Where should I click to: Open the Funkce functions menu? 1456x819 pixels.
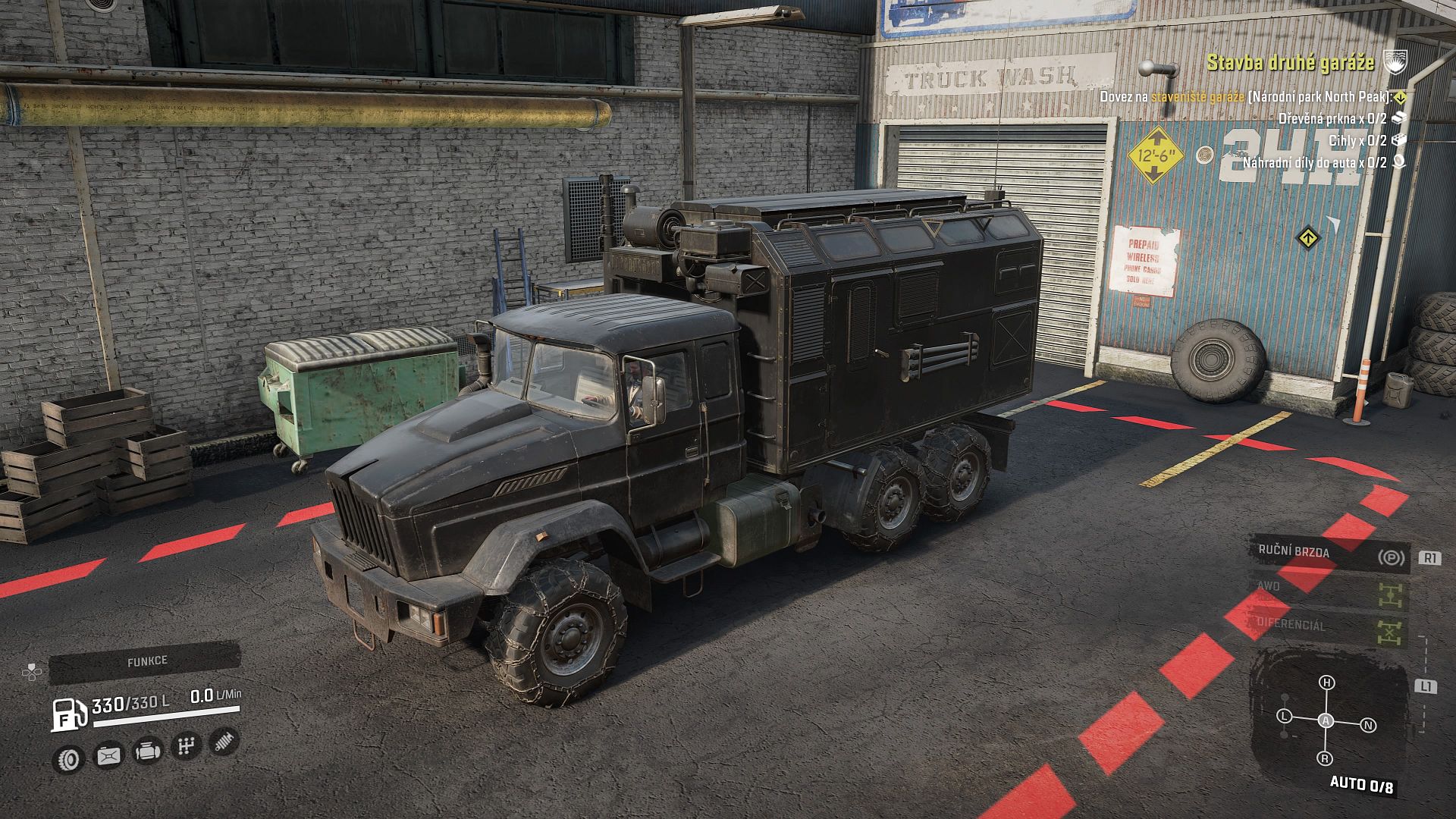coord(146,661)
